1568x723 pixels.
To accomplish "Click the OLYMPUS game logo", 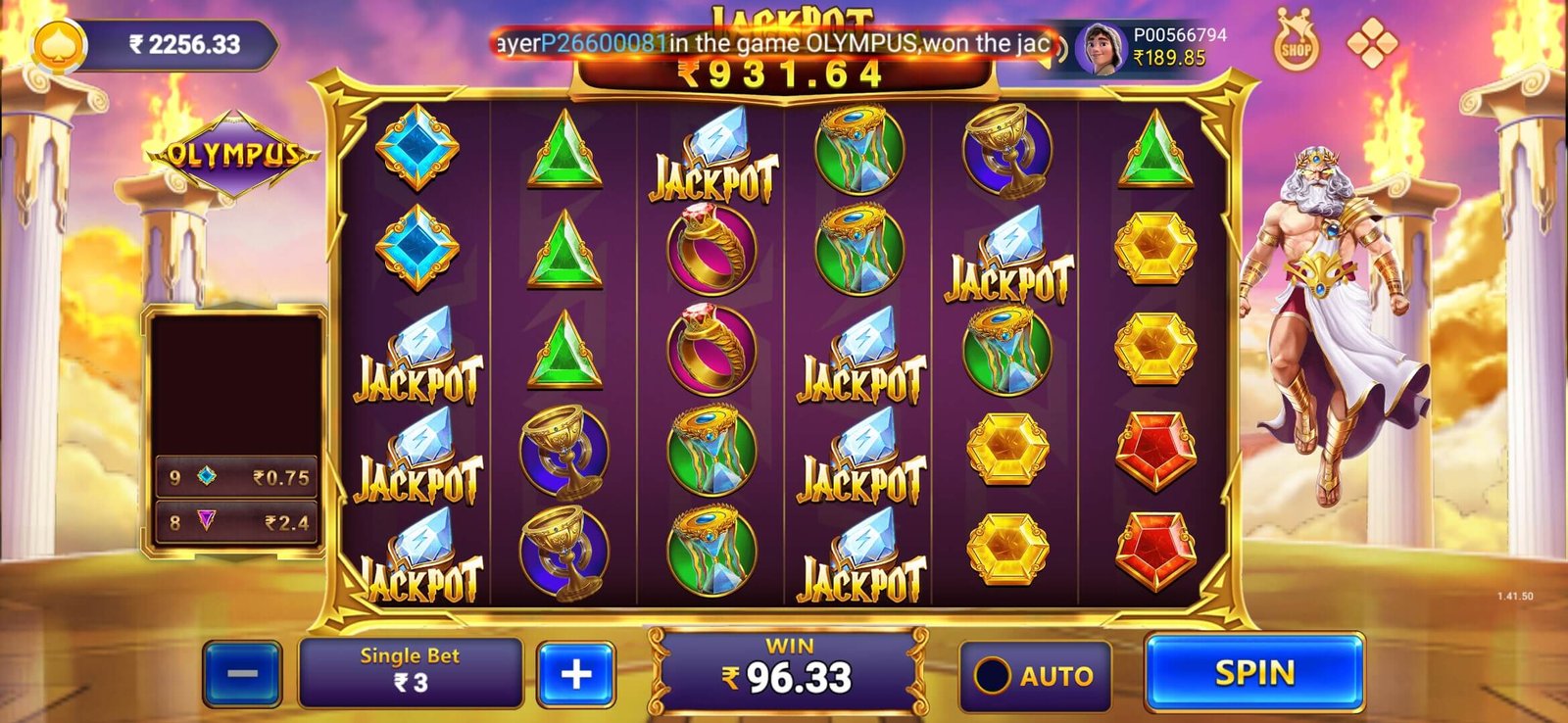I will [x=233, y=155].
